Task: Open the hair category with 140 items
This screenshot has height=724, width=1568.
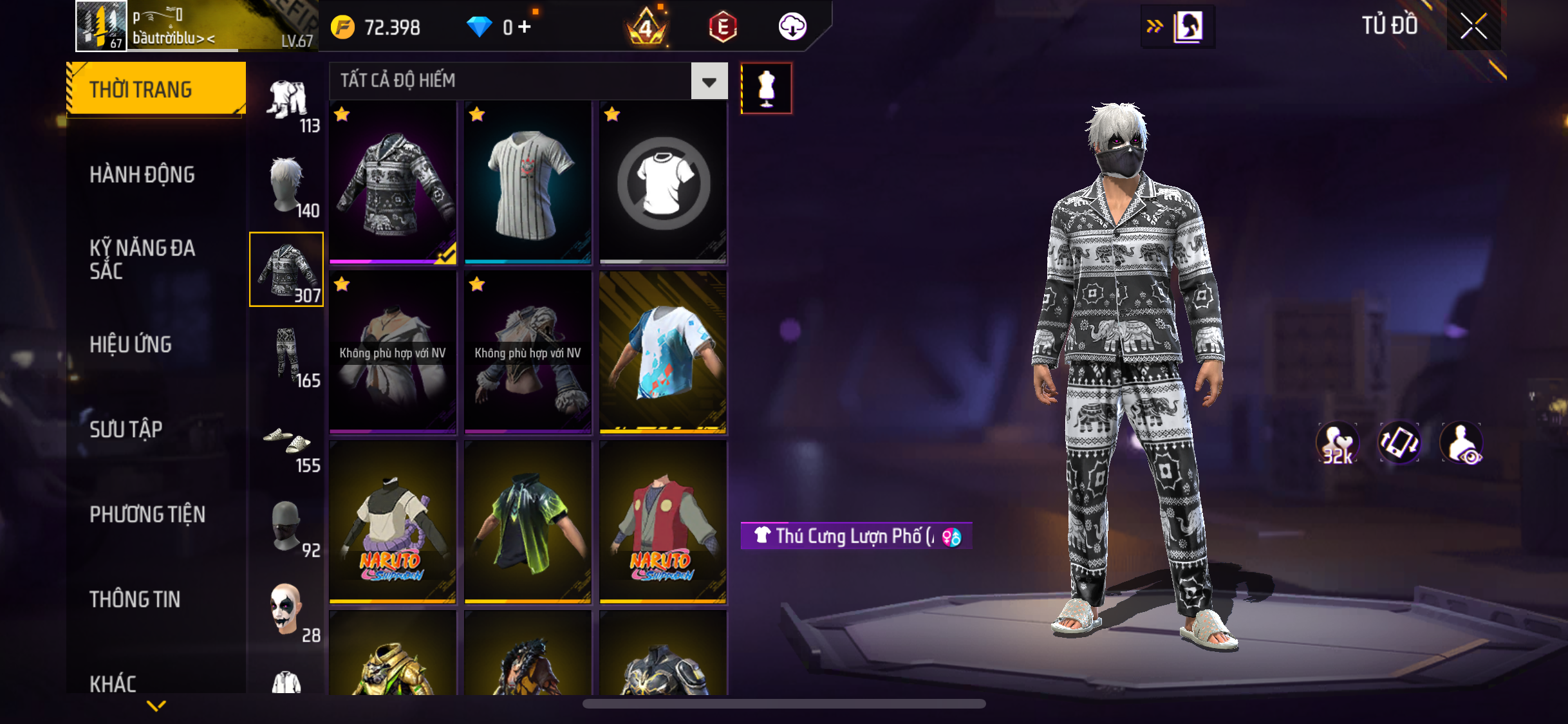Action: click(287, 185)
